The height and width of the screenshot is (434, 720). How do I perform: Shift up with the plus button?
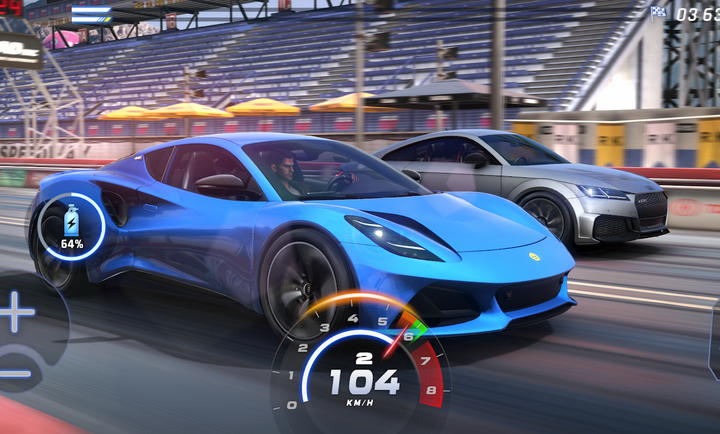click(16, 314)
